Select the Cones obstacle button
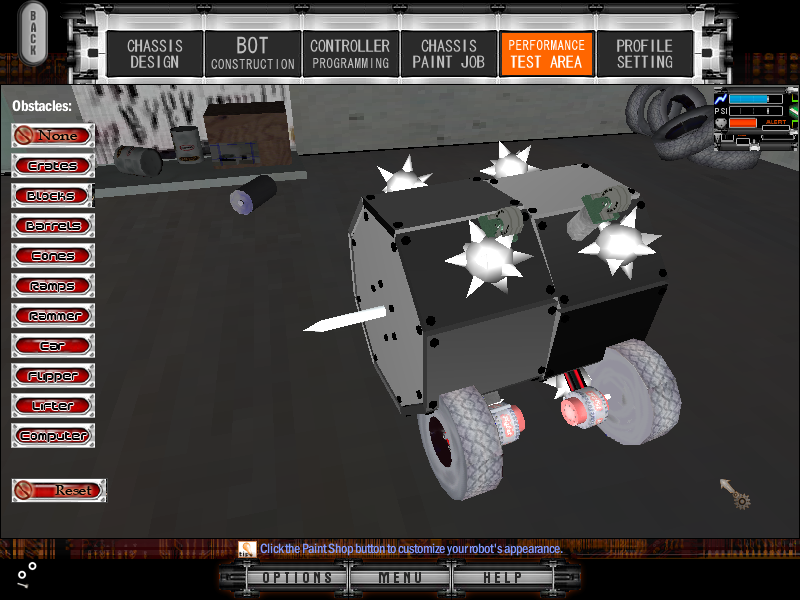Image resolution: width=800 pixels, height=600 pixels. [53, 256]
